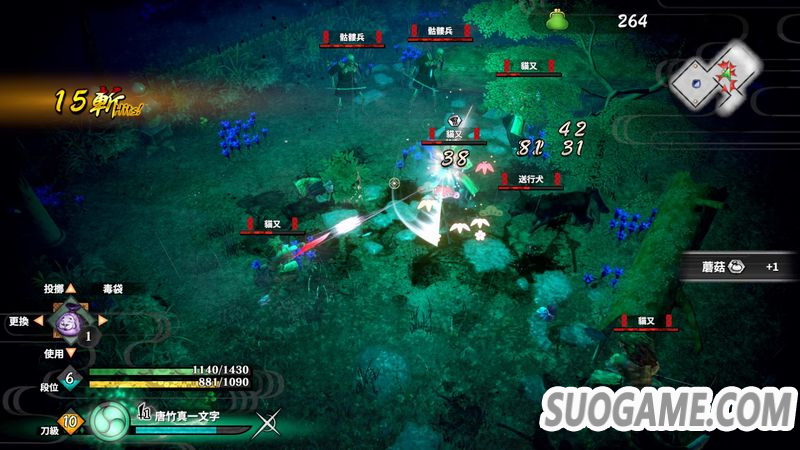Click the crossed swords icon
The image size is (800, 450).
[x=266, y=425]
